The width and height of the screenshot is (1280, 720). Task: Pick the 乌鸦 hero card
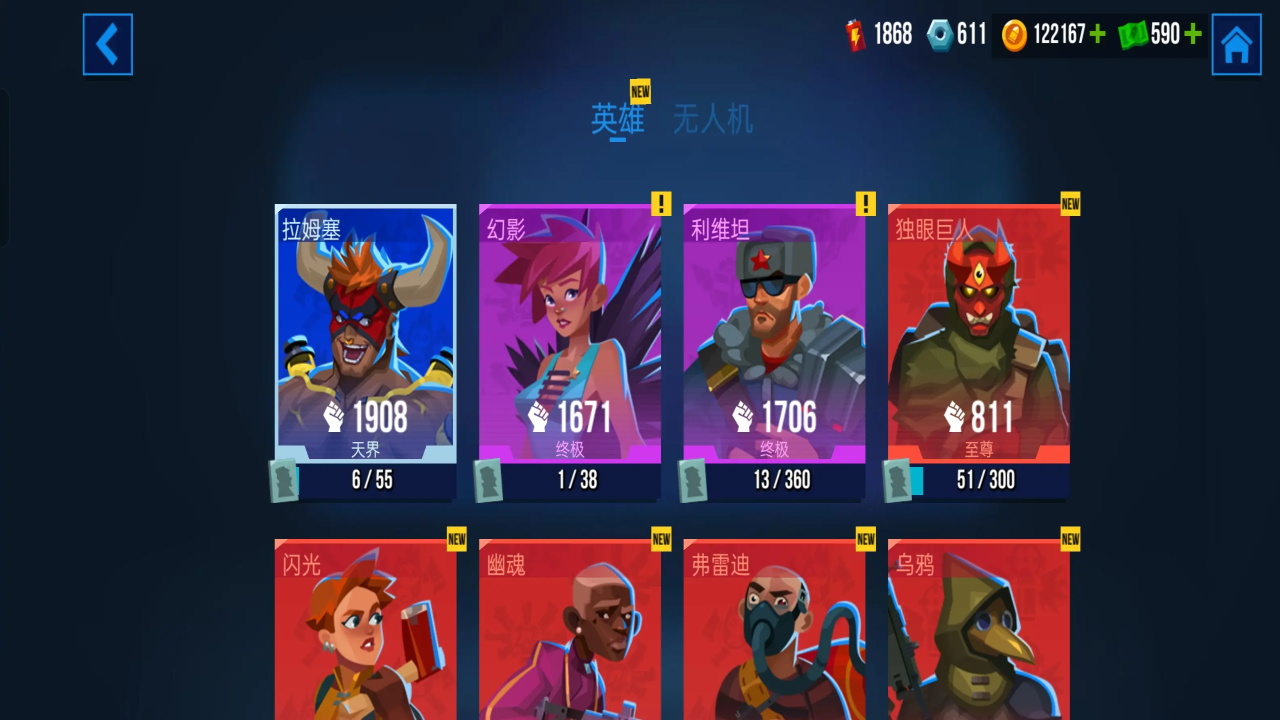pyautogui.click(x=979, y=630)
